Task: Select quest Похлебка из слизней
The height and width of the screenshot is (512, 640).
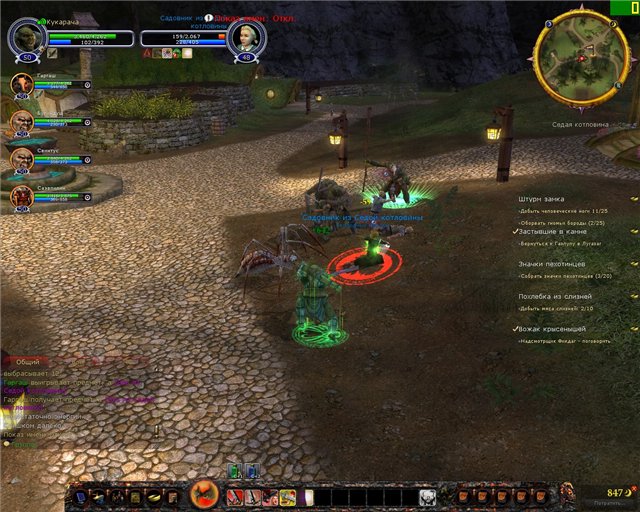Action: [x=554, y=296]
